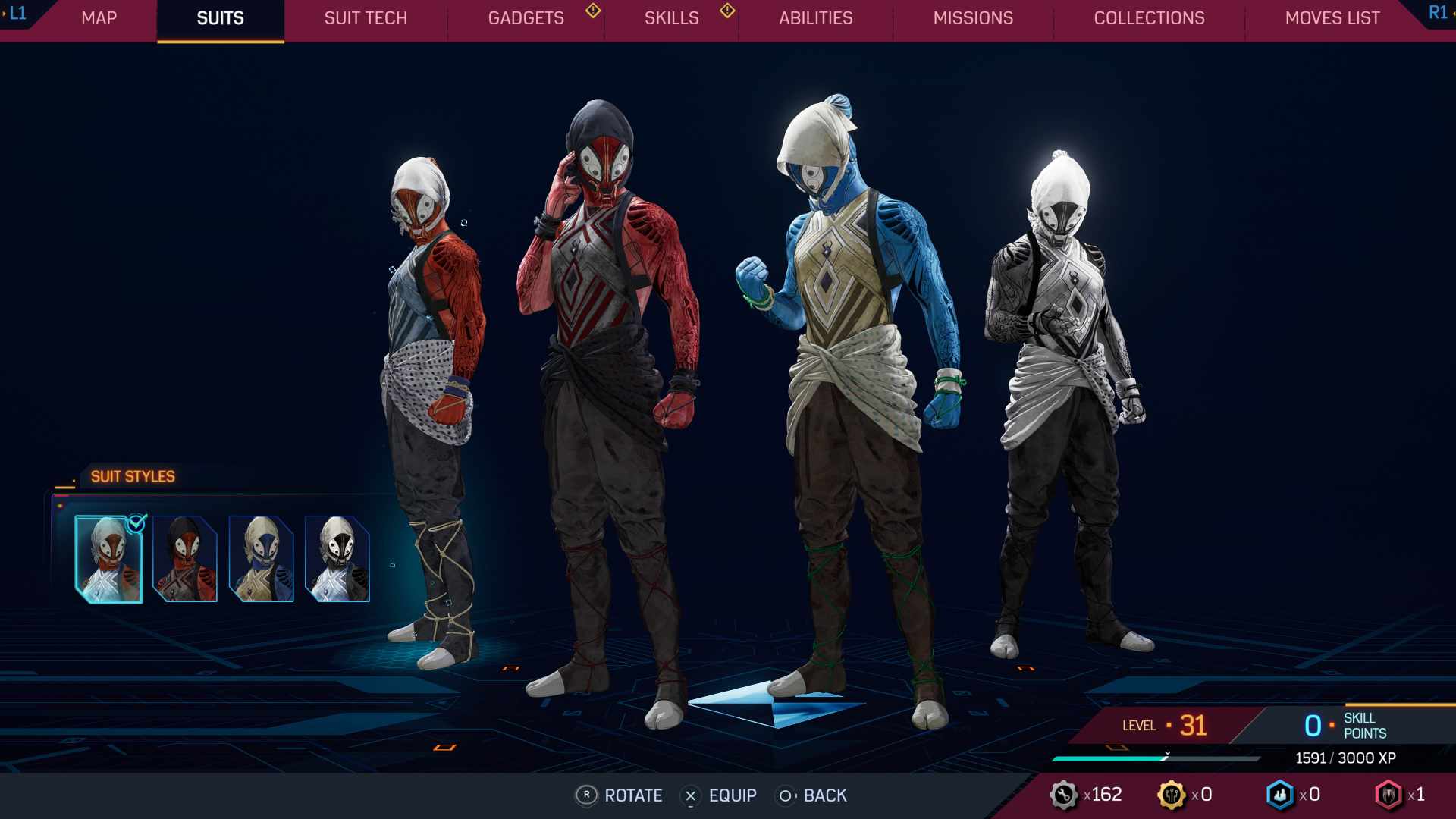Switch to the COLLECTIONS tab
Viewport: 1456px width, 819px height.
[1150, 18]
